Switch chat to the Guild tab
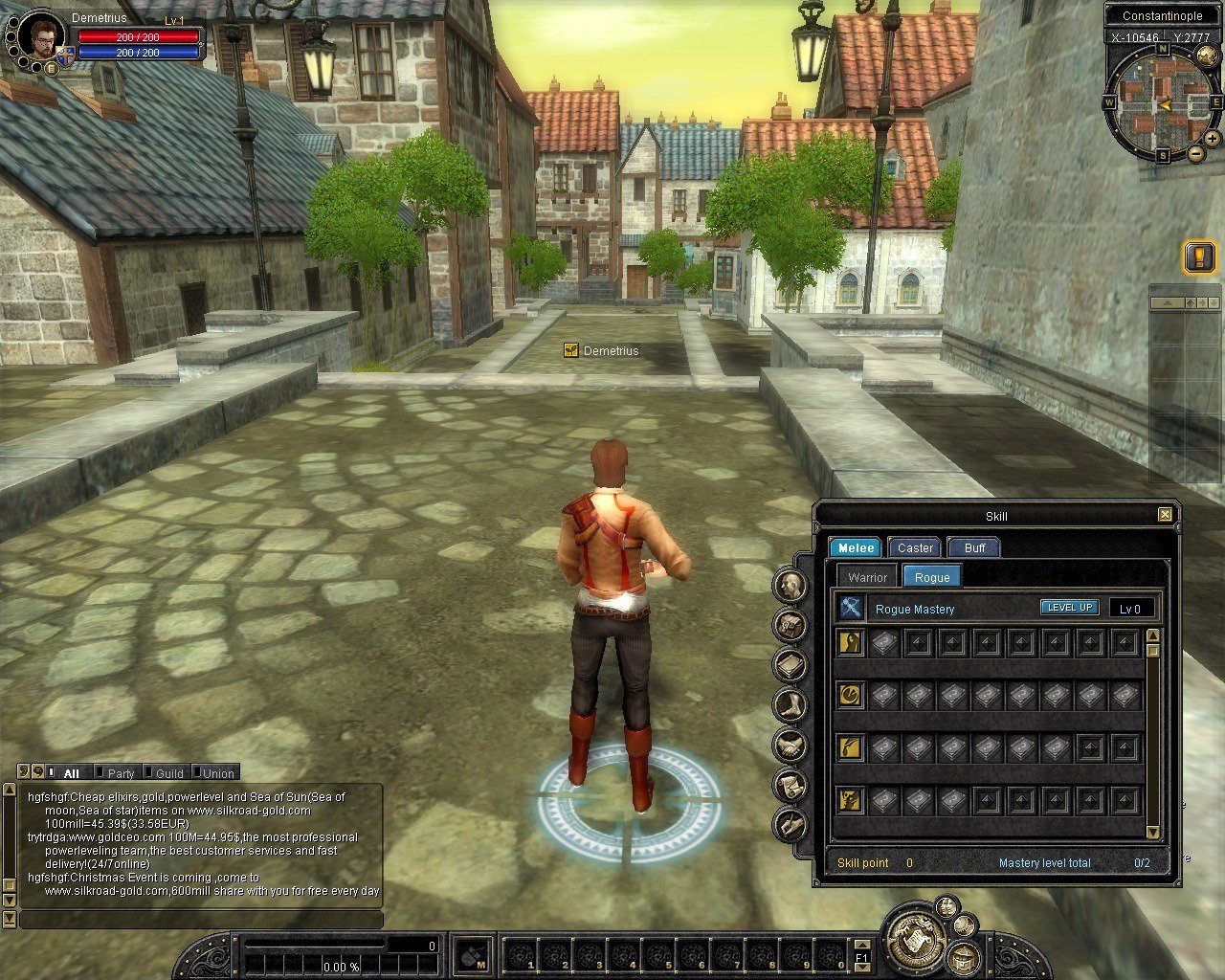This screenshot has height=980, width=1225. point(169,773)
